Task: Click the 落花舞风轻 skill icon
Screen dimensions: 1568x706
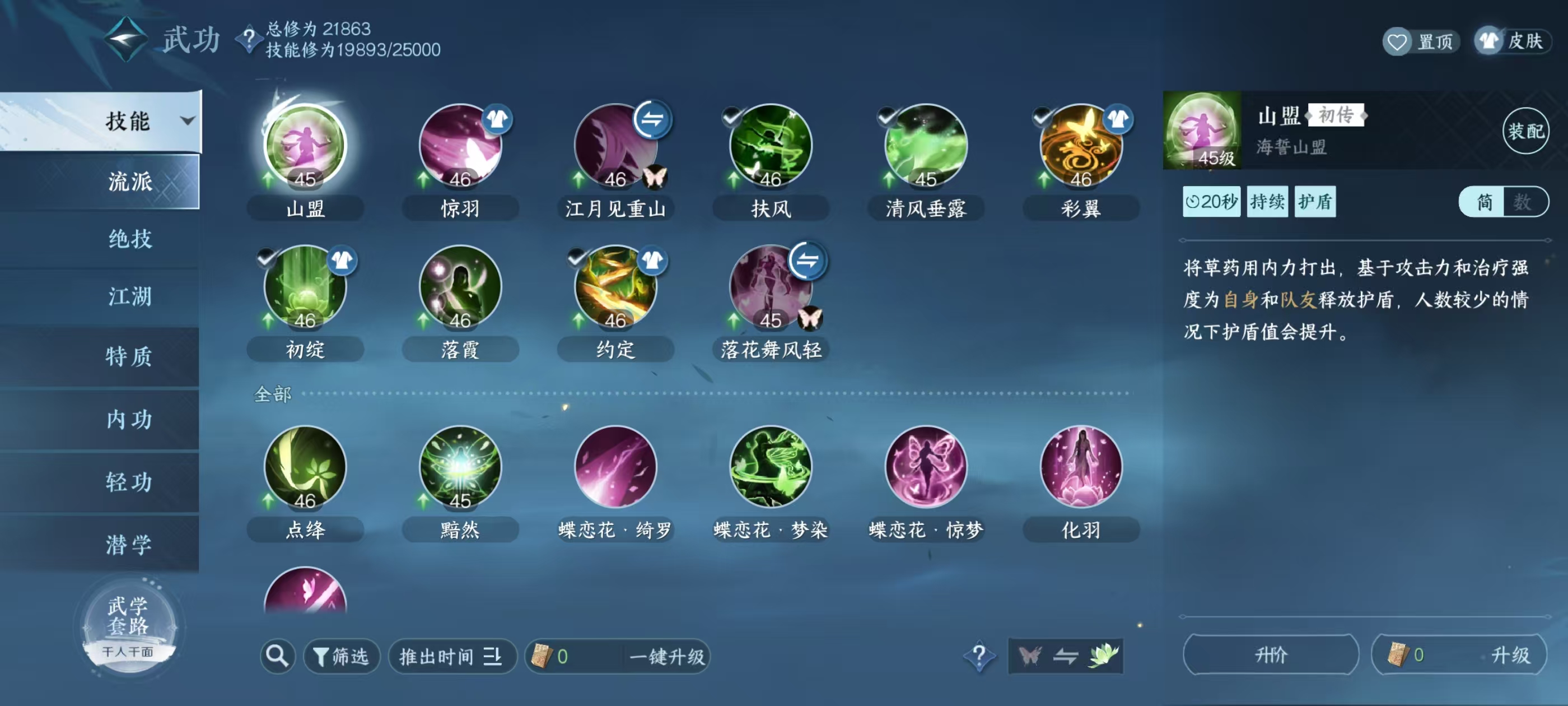Action: click(770, 286)
